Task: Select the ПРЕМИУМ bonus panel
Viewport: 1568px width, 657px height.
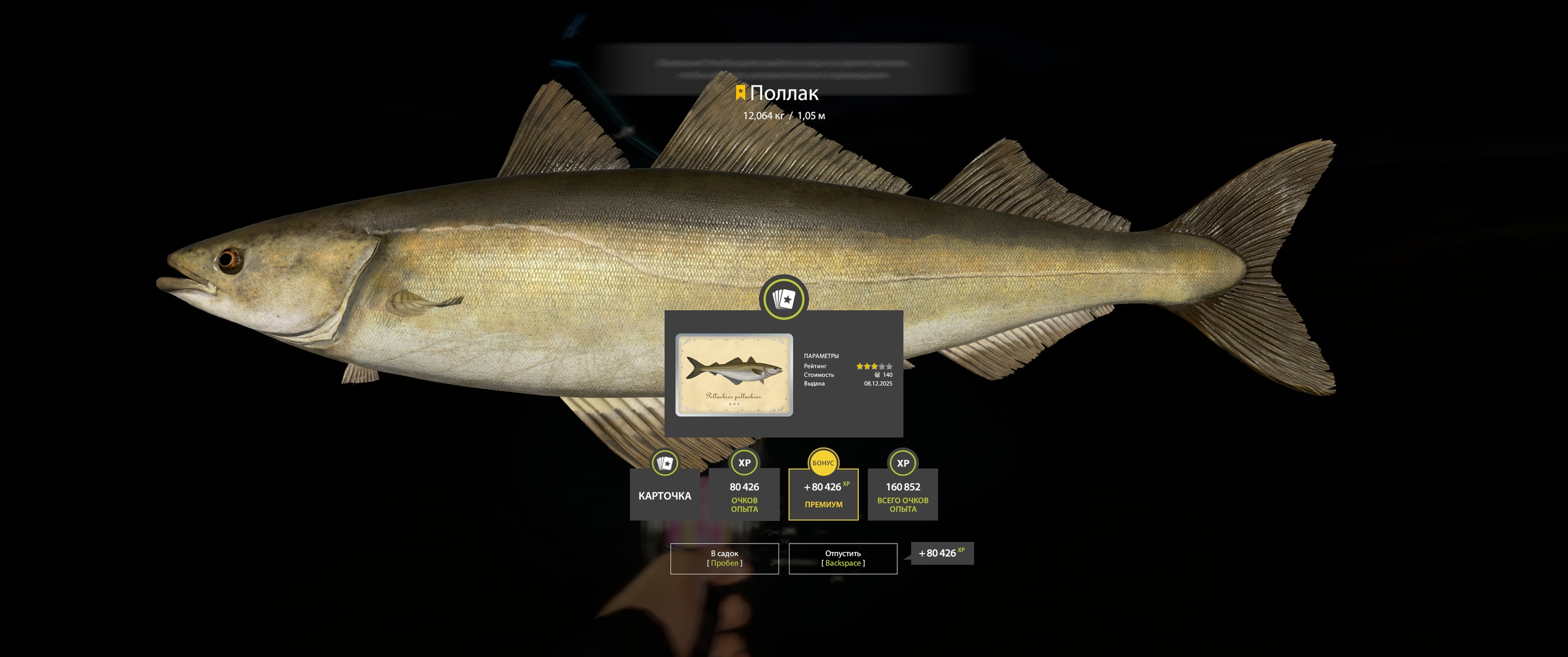Action: coord(823,504)
